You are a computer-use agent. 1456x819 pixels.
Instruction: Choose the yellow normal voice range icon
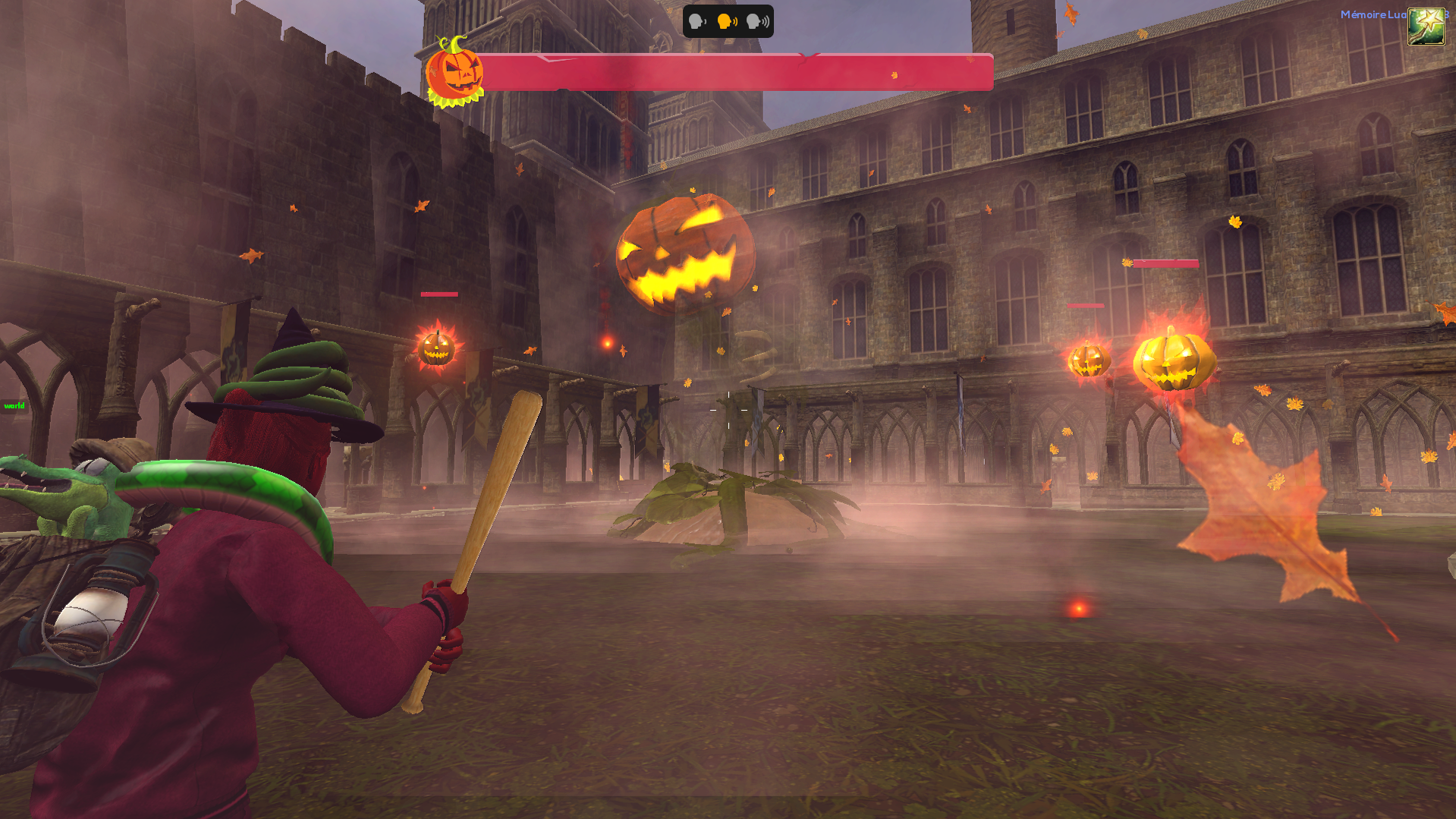pyautogui.click(x=727, y=21)
